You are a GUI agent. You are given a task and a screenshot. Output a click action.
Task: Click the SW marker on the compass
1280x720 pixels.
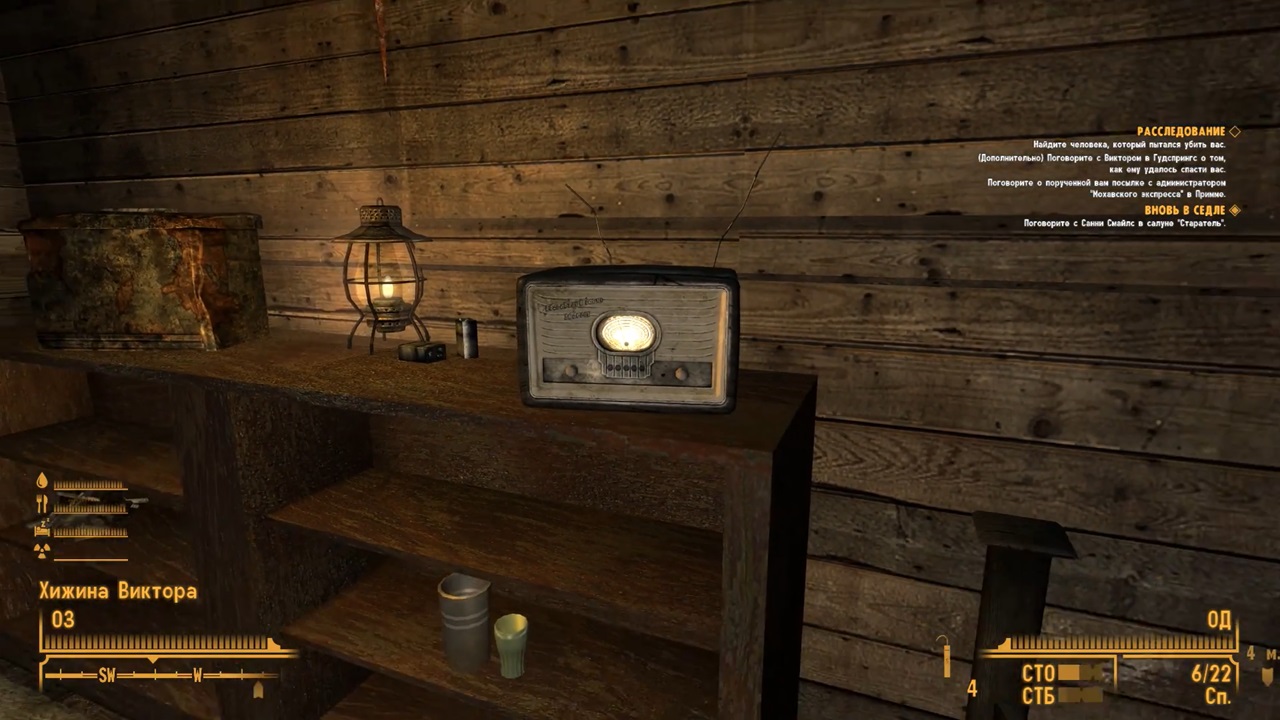107,675
